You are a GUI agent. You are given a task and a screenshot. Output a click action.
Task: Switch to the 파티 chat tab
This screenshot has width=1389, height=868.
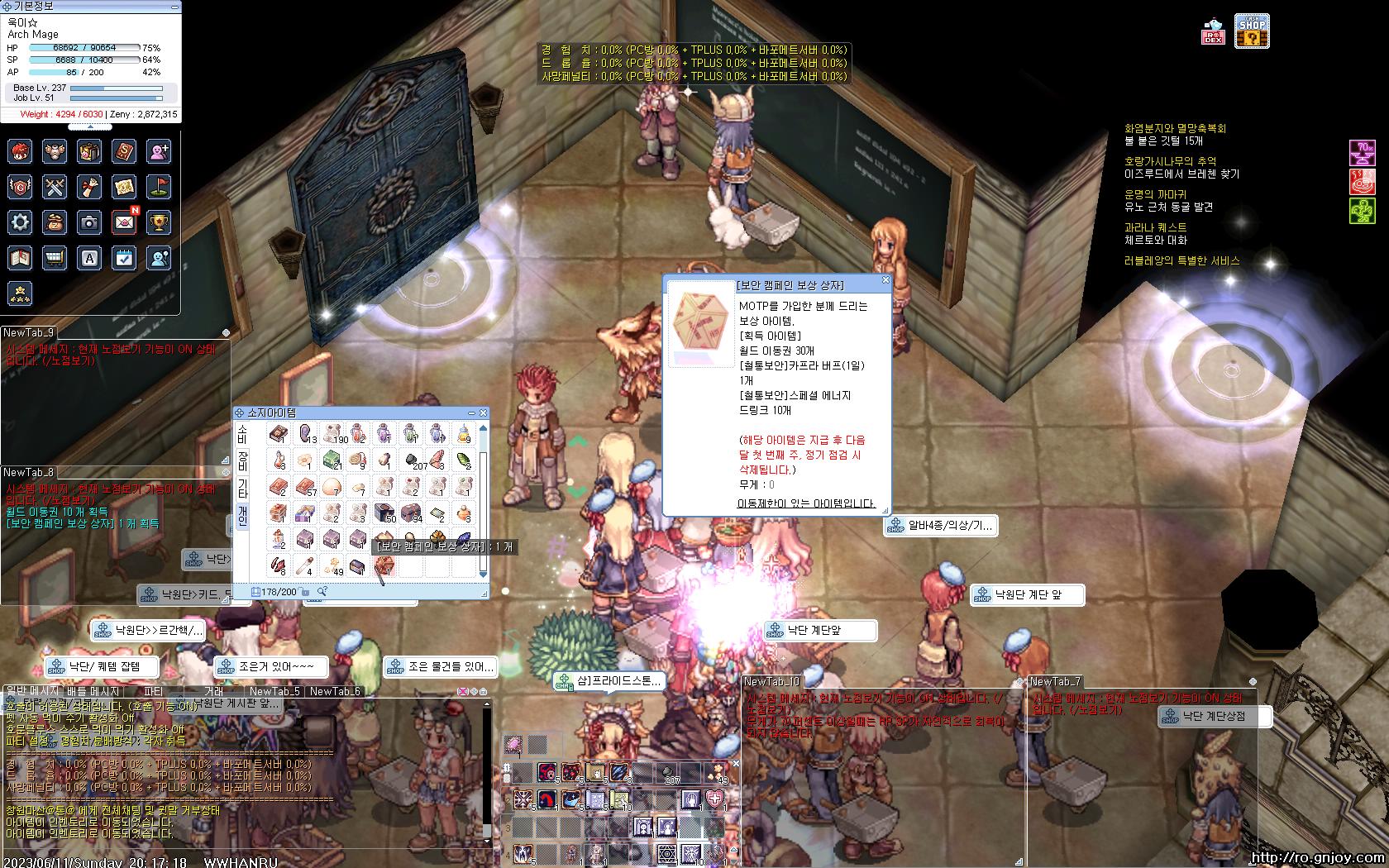[x=154, y=691]
